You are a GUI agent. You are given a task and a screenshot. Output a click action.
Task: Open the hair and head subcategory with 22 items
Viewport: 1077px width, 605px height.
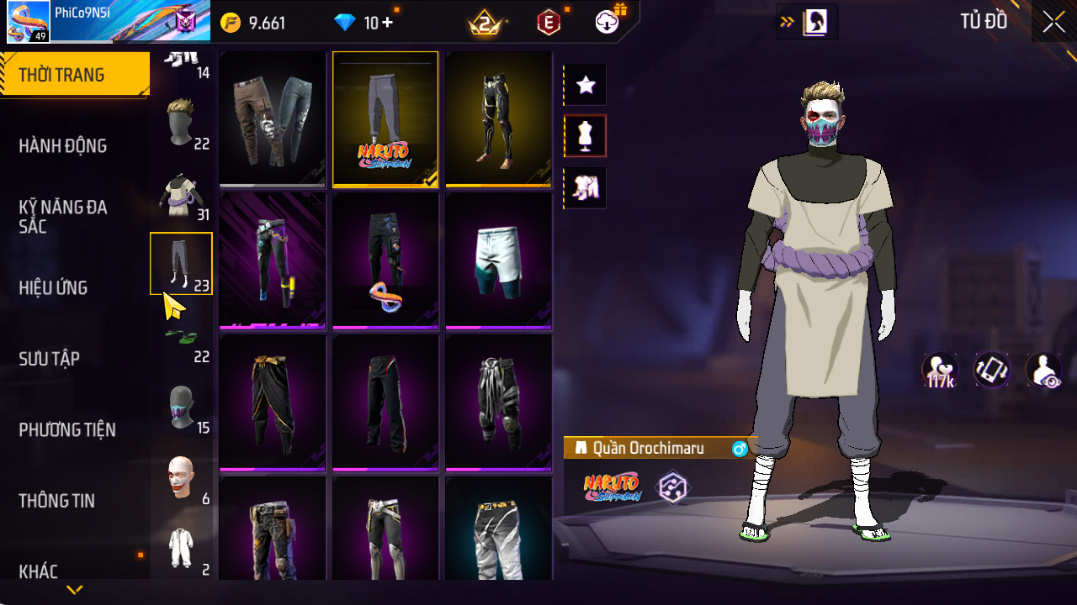[181, 123]
